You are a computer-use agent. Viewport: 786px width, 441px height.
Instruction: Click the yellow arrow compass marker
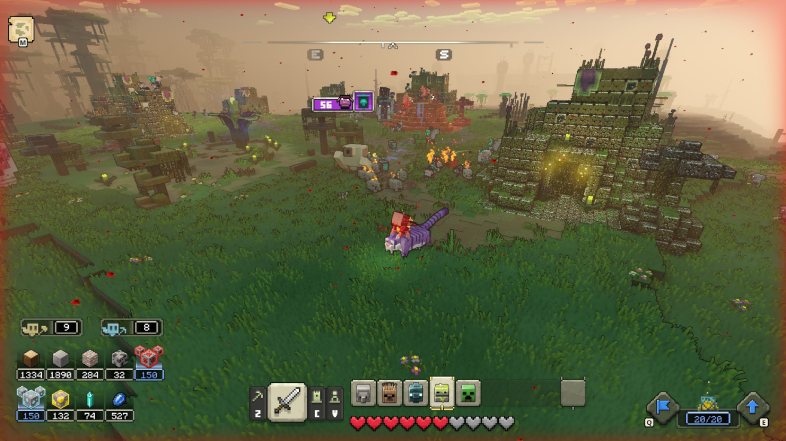click(x=329, y=17)
